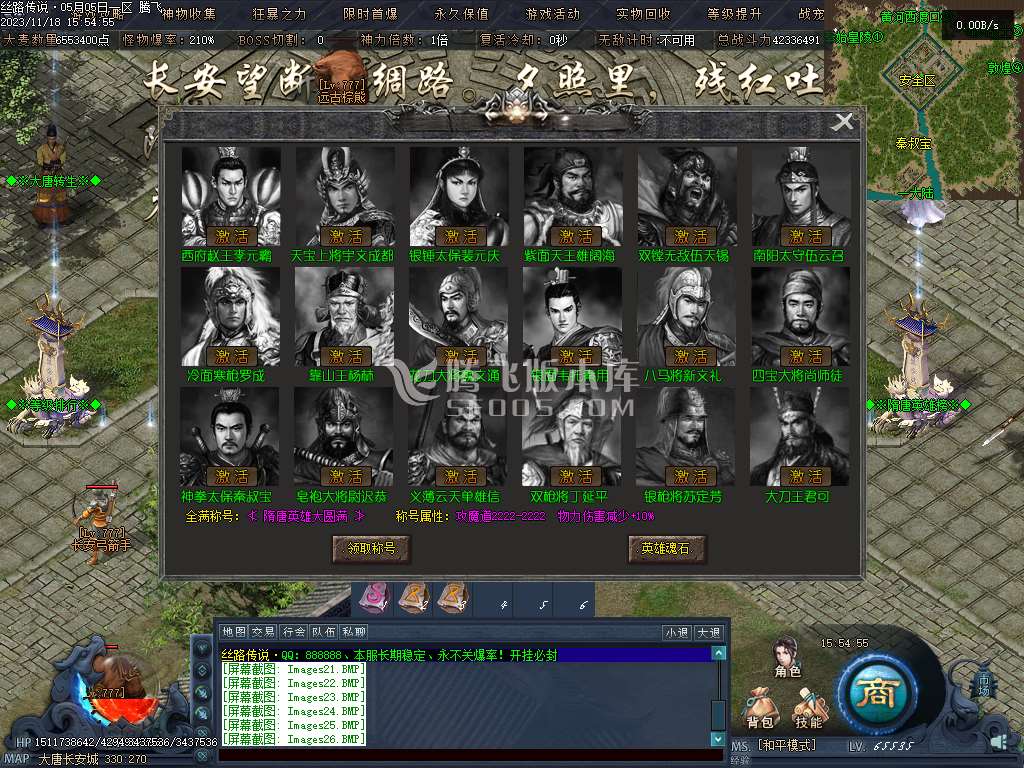Activate hero 八马将新文礼
1024x768 pixels.
tap(690, 356)
